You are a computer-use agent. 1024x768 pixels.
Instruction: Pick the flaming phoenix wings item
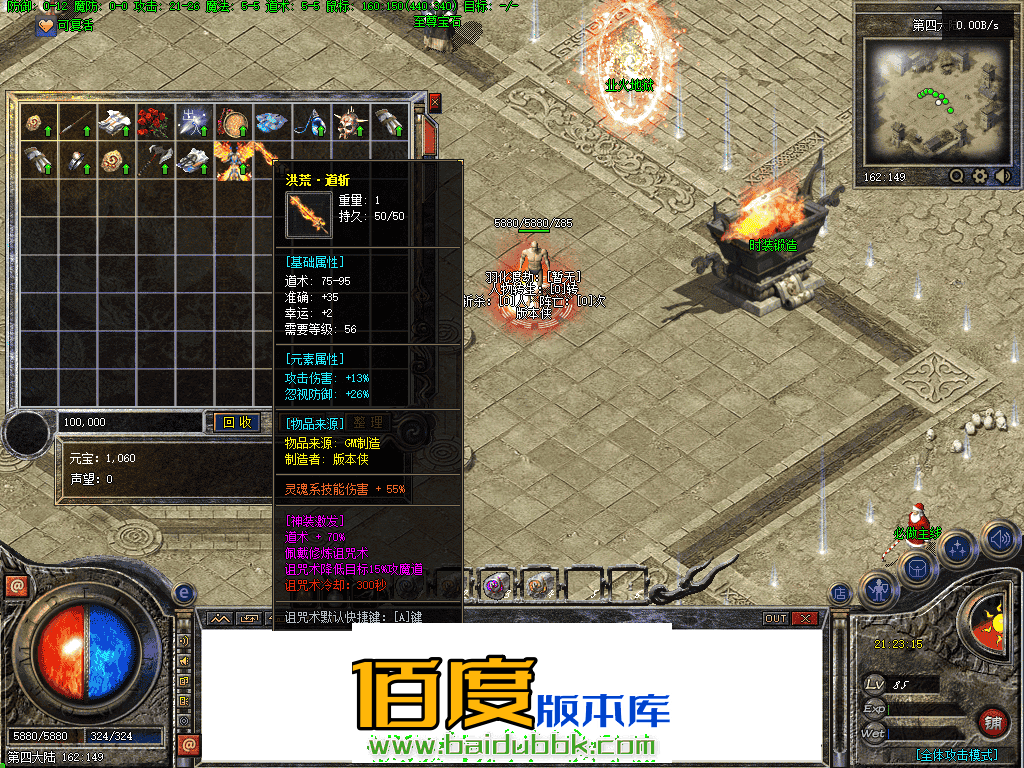236,160
